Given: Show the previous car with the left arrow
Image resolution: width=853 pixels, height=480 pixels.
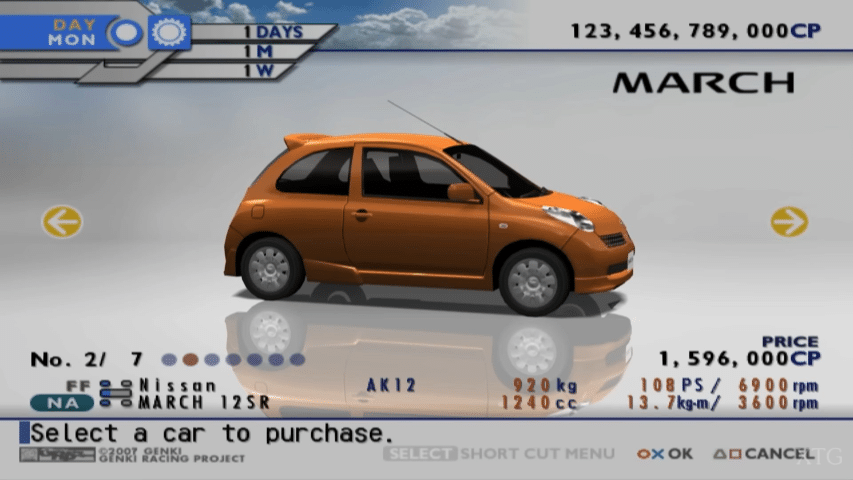Looking at the screenshot, I should tap(62, 221).
